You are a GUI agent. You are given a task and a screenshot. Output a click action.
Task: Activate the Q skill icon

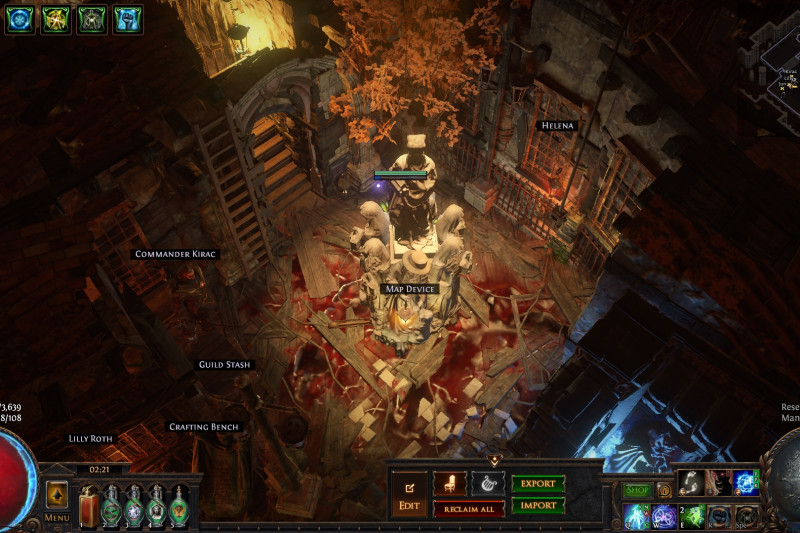click(x=637, y=516)
